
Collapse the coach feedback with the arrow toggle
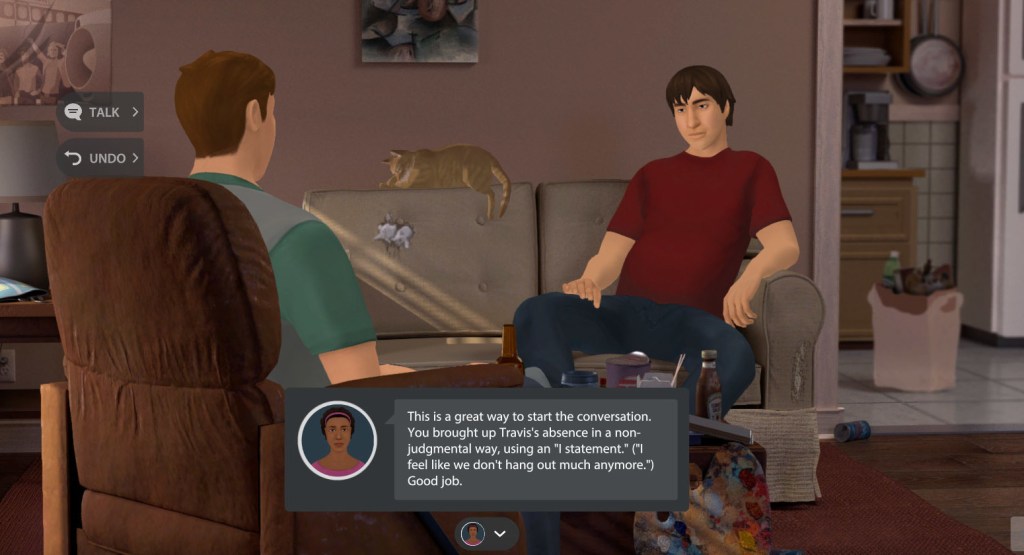pos(499,534)
